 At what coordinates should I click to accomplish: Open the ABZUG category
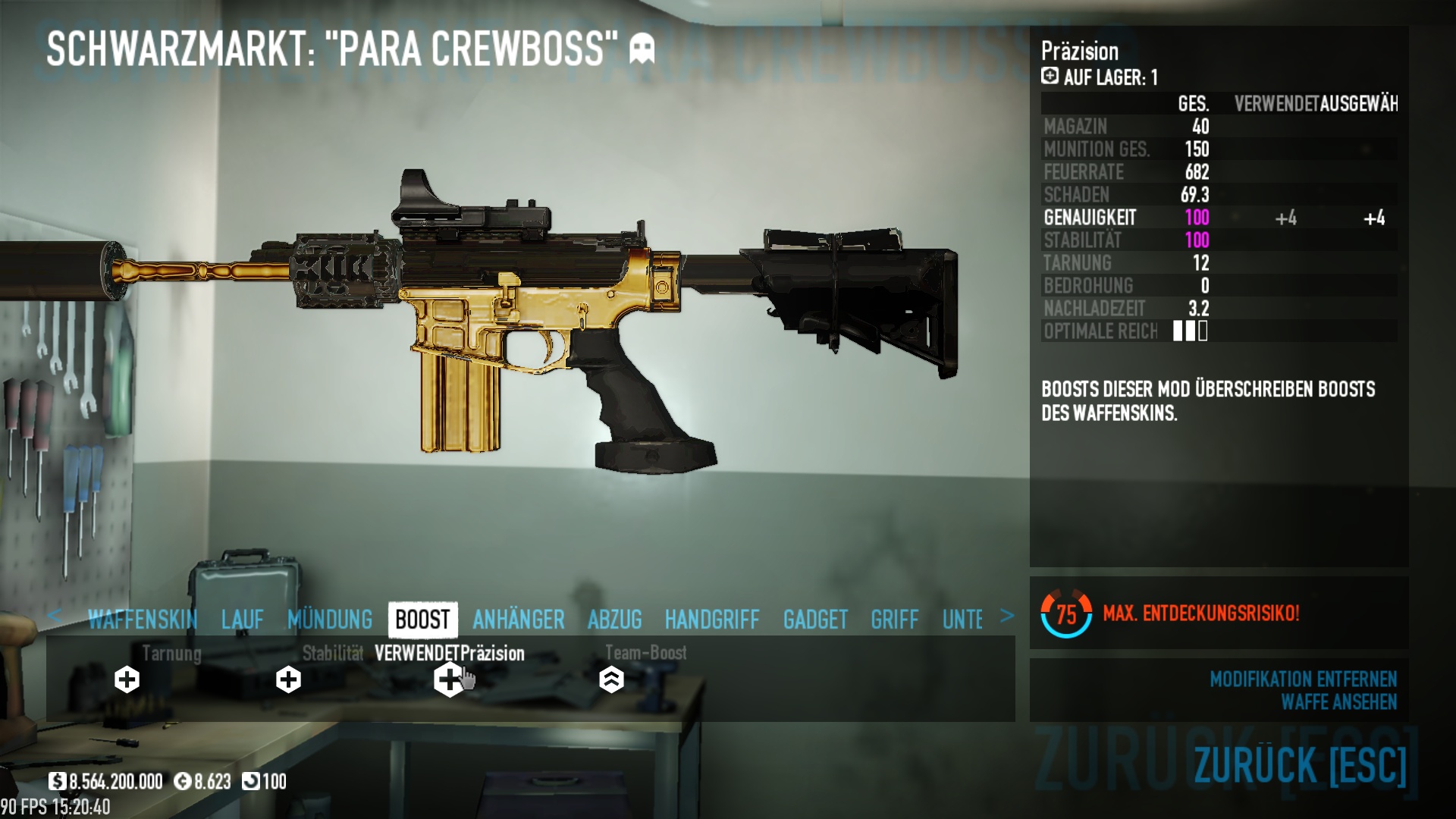(x=614, y=620)
